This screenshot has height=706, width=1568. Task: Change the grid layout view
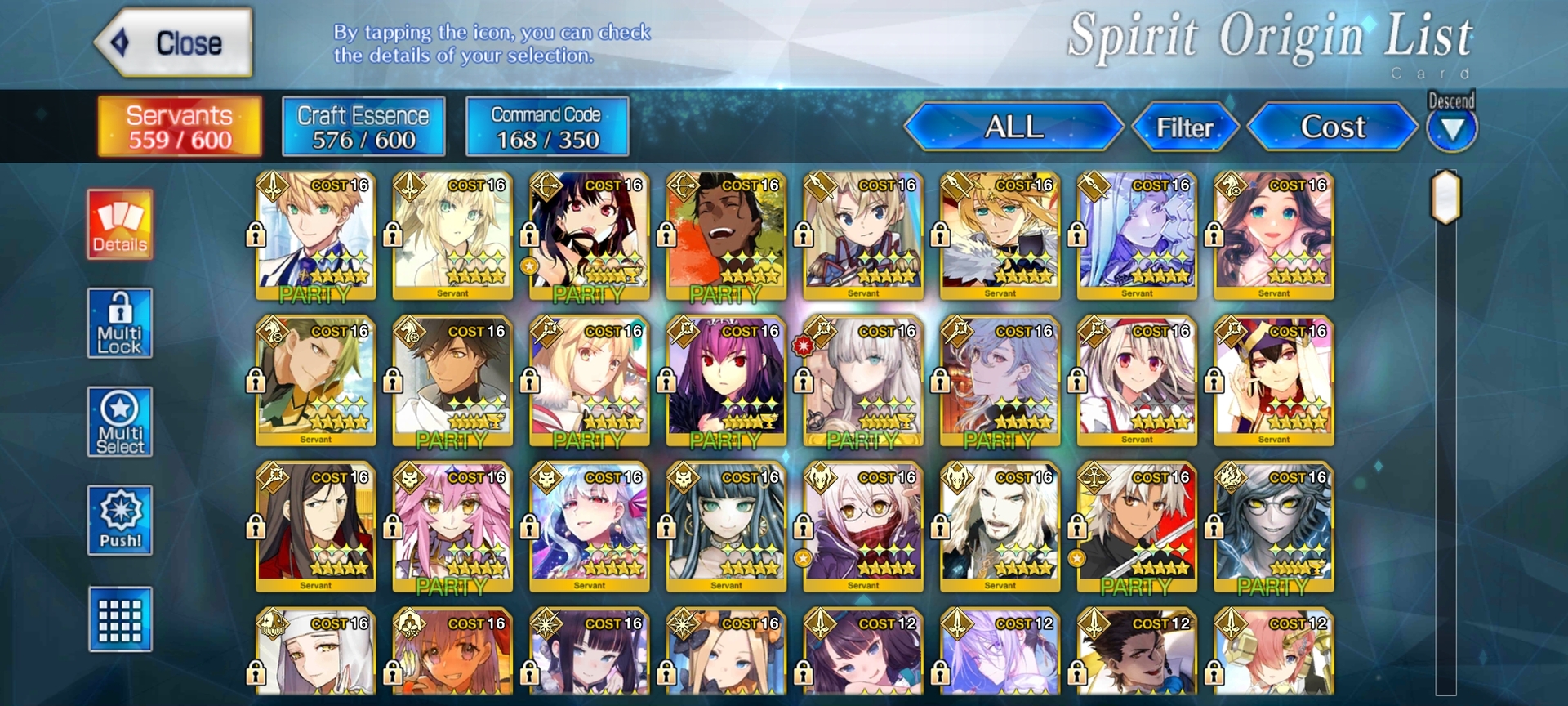(120, 619)
